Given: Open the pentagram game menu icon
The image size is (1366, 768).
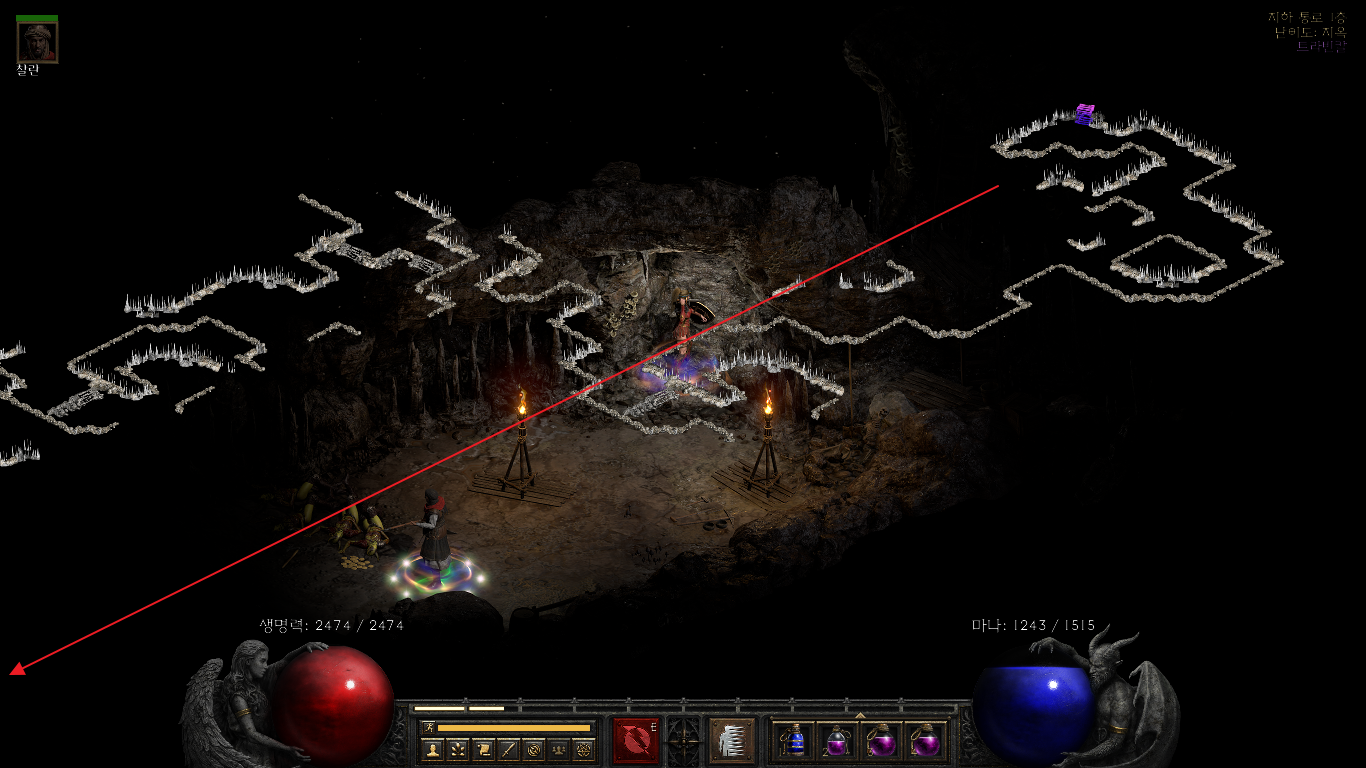Looking at the screenshot, I should [x=584, y=749].
